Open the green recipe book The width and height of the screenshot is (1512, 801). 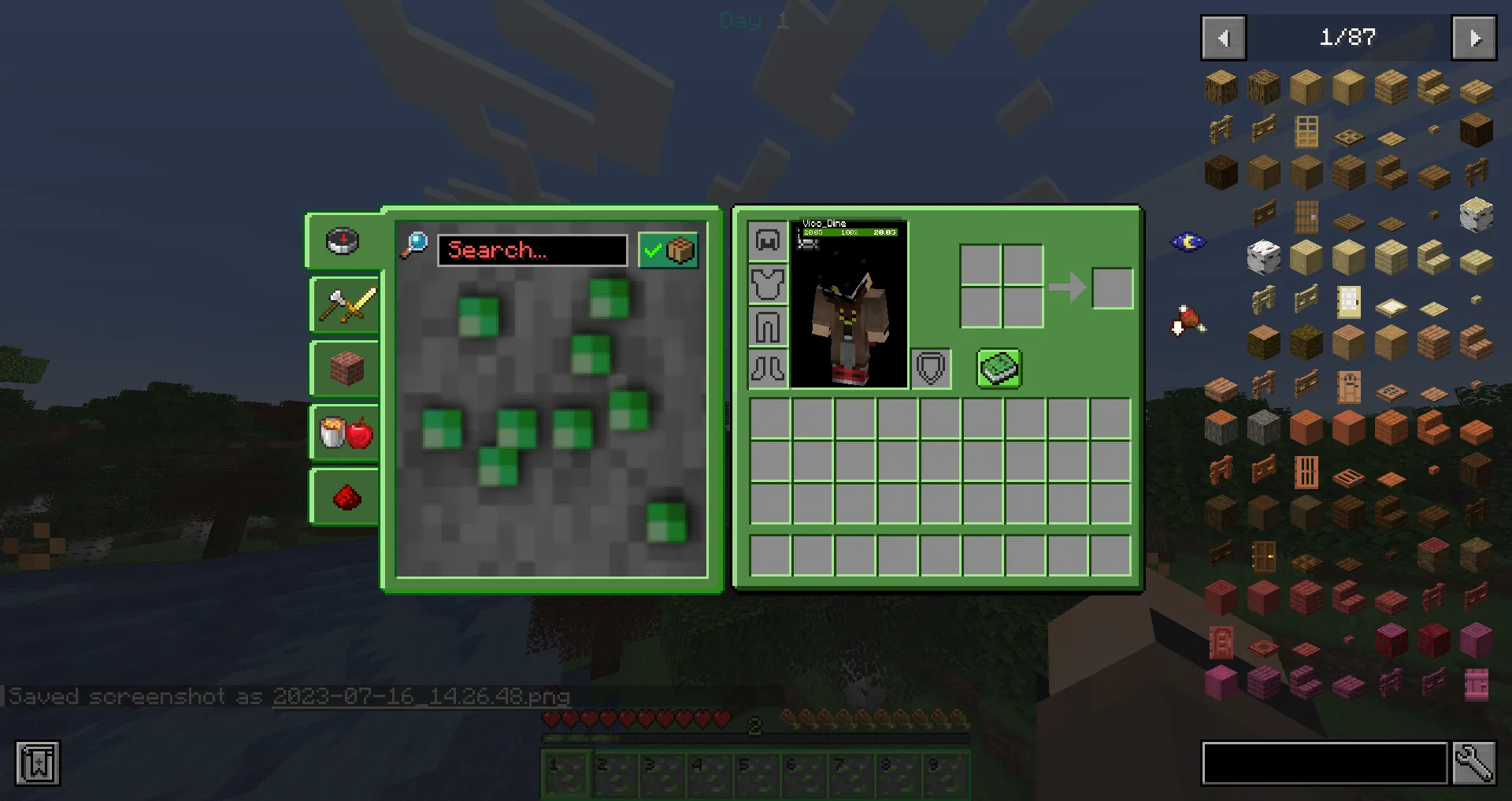click(999, 369)
